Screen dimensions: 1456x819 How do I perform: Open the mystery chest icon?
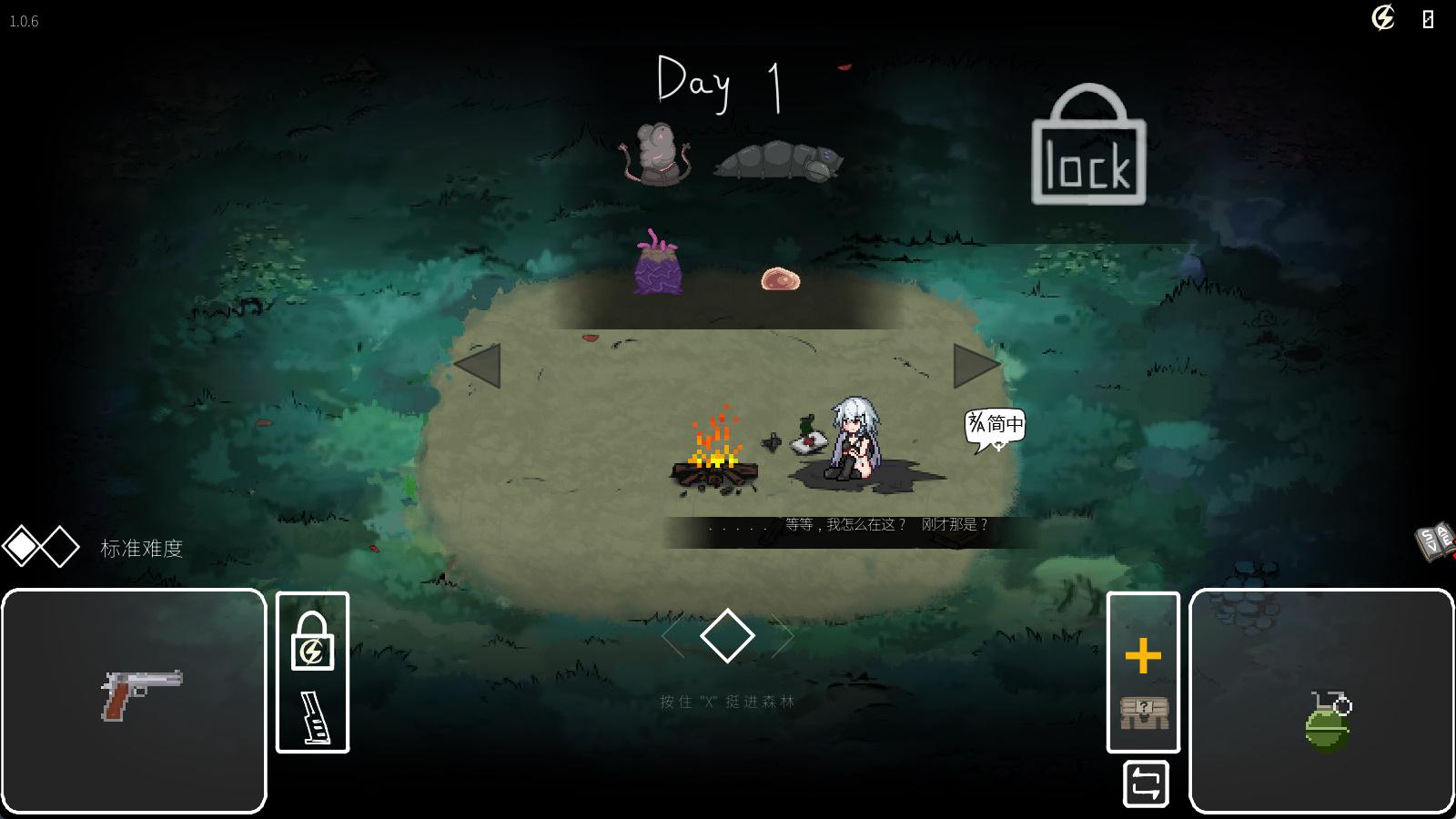pyautogui.click(x=1143, y=713)
